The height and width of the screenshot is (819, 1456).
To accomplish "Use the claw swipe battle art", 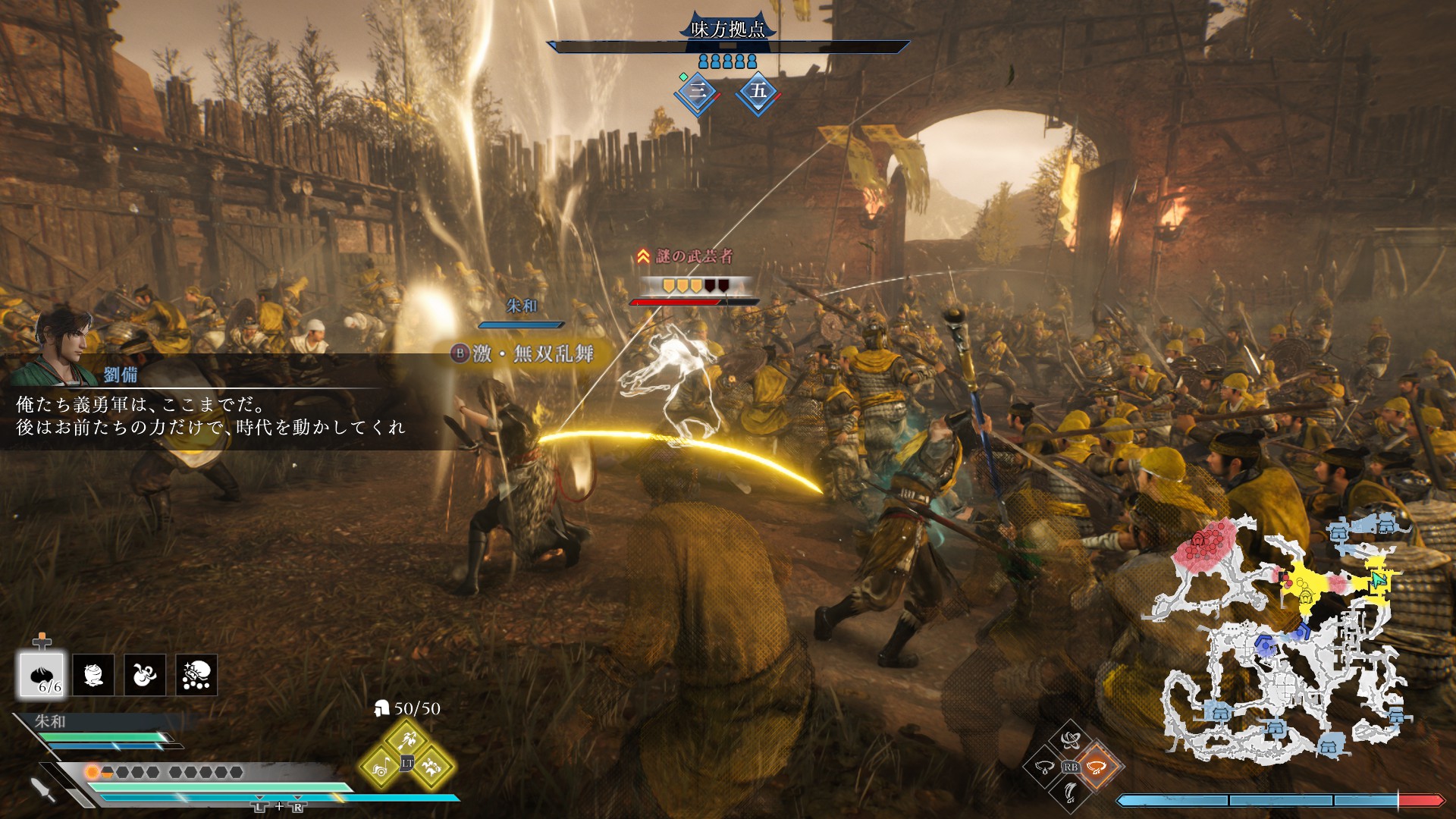I will pyautogui.click(x=1070, y=793).
